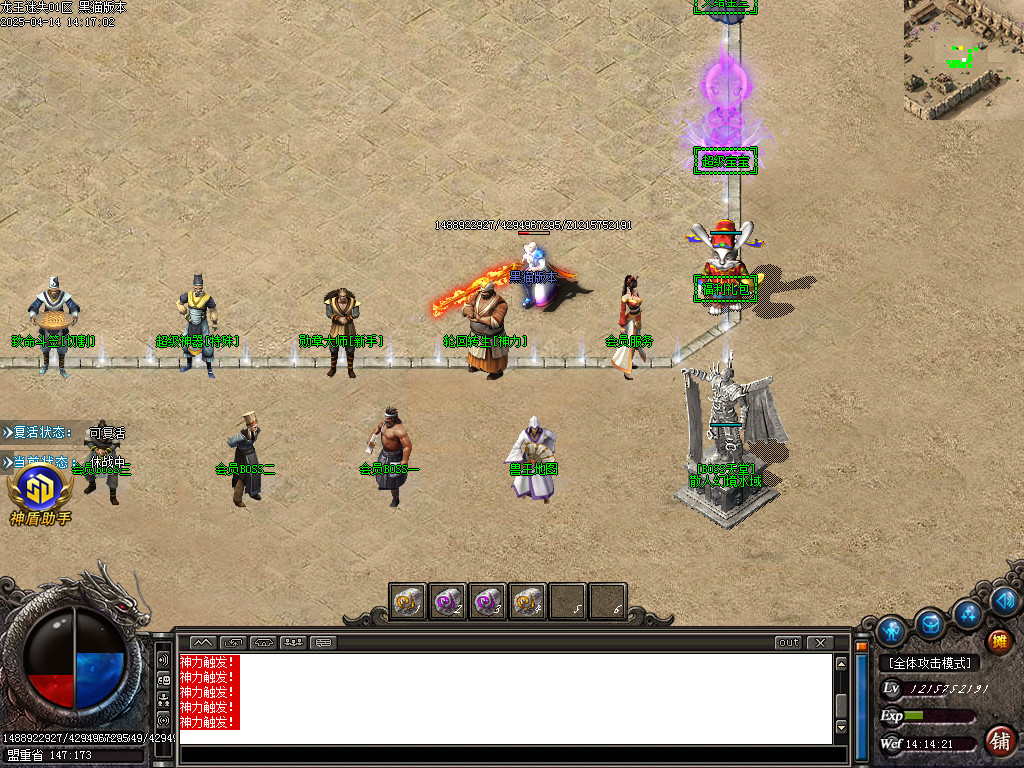This screenshot has width=1024, height=768.
Task: Use the item in hotbar slot 1
Action: click(408, 602)
